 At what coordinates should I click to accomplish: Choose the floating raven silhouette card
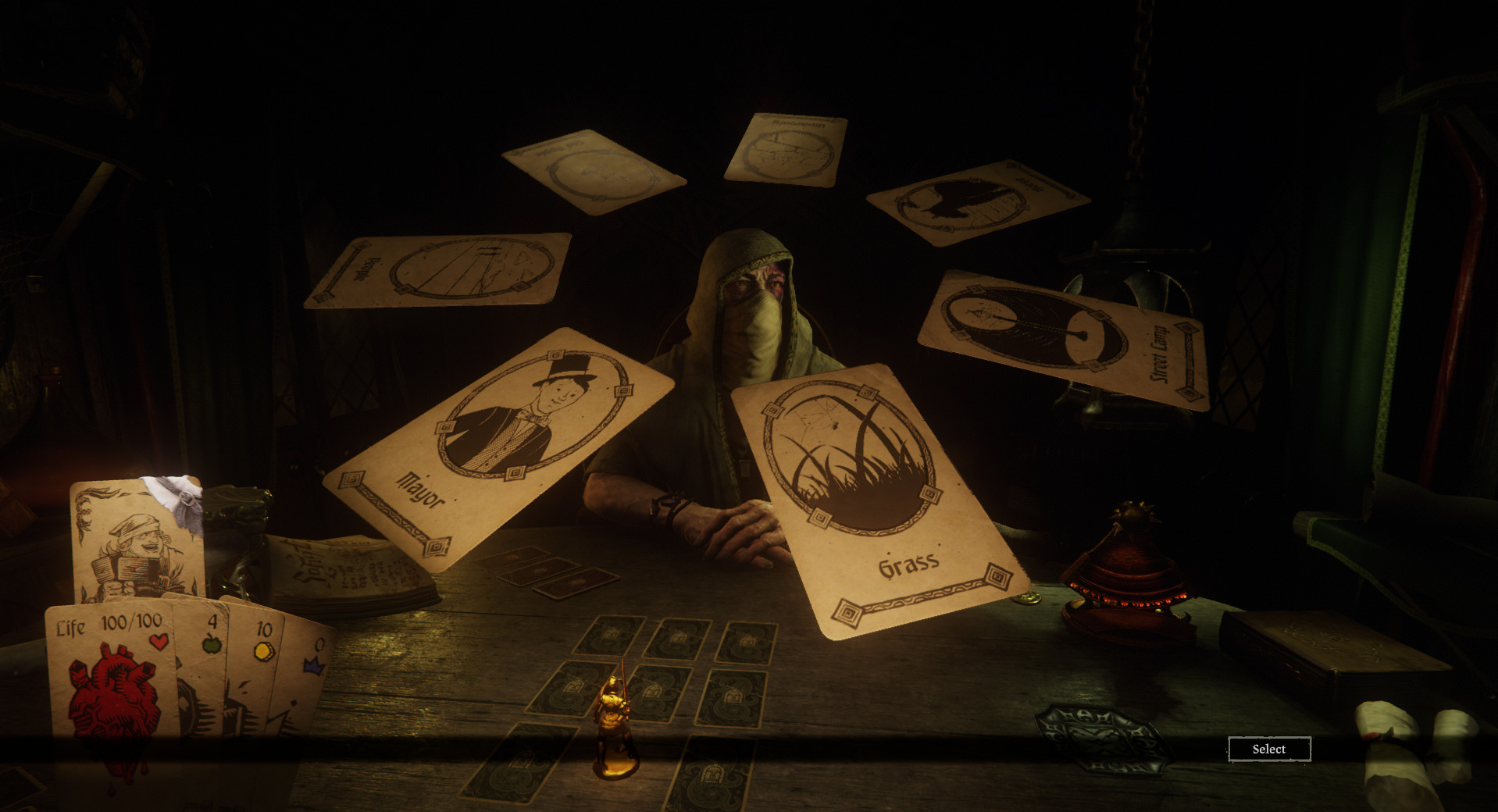[976, 201]
